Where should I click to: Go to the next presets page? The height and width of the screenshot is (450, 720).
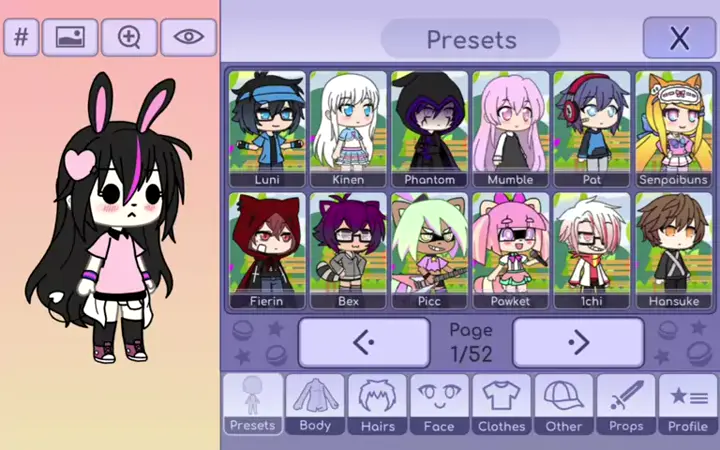click(x=578, y=343)
